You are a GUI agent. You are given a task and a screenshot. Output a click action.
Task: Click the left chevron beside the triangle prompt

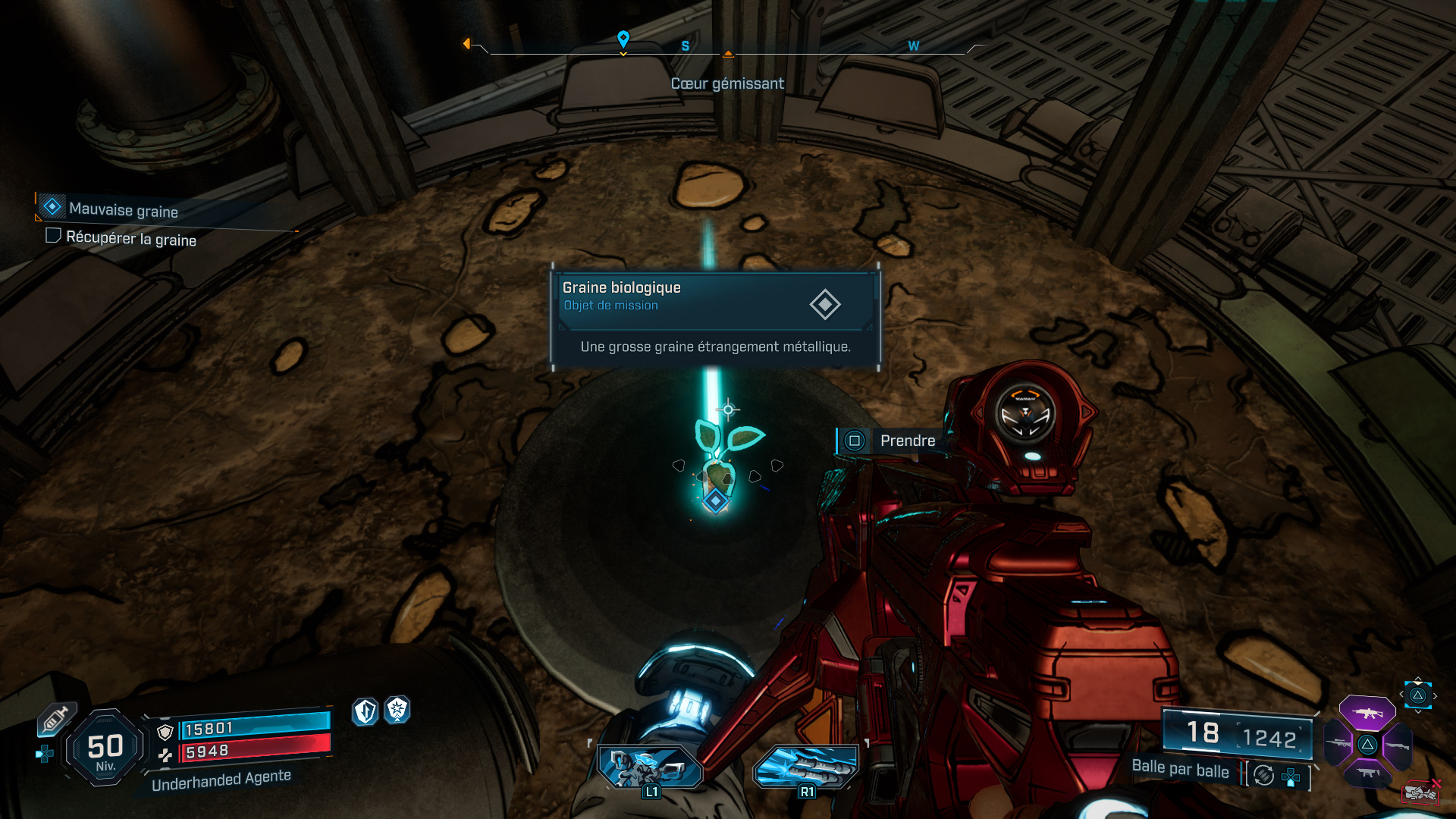(1401, 693)
